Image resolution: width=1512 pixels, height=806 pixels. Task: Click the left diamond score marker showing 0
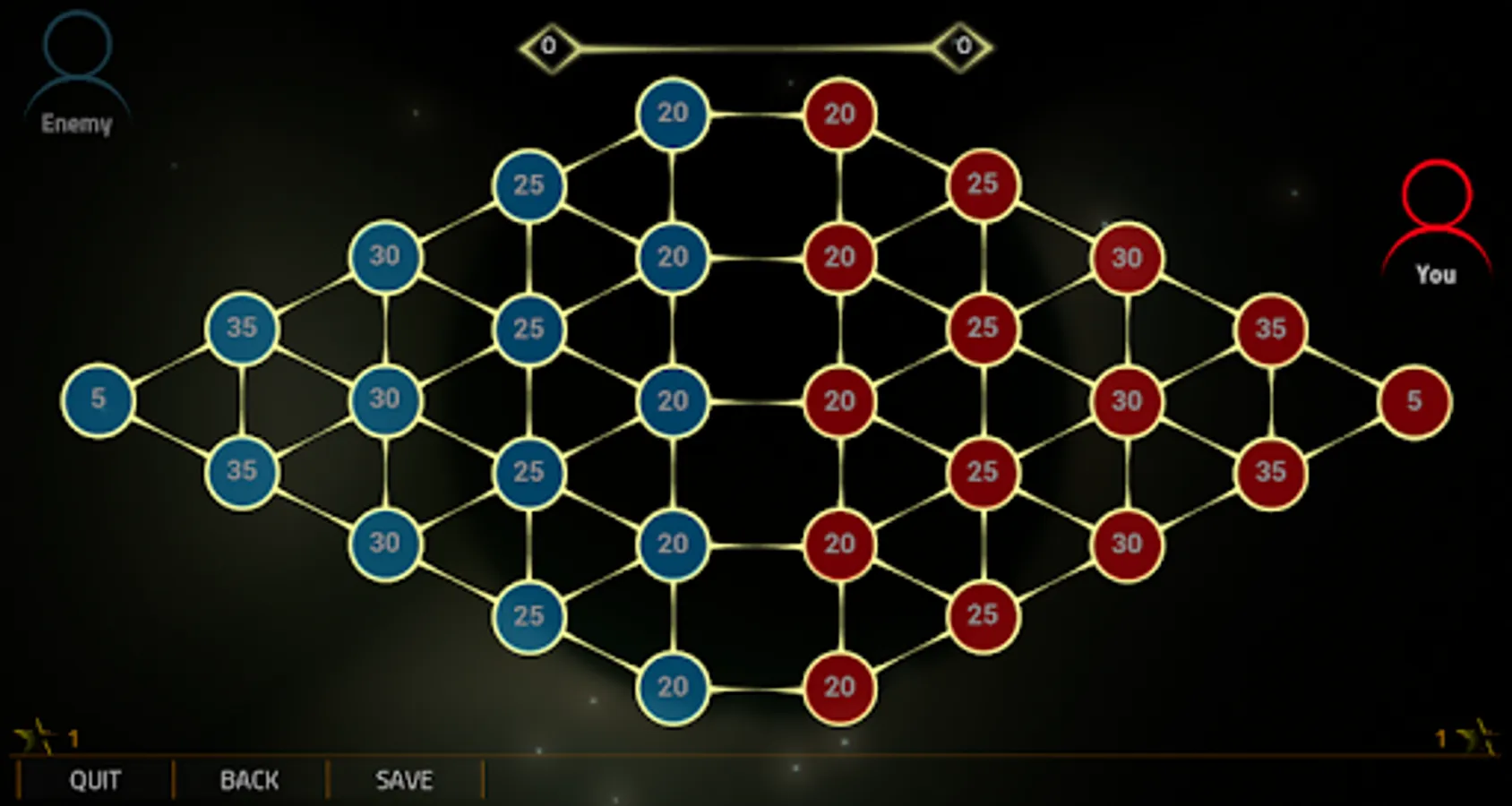point(549,45)
